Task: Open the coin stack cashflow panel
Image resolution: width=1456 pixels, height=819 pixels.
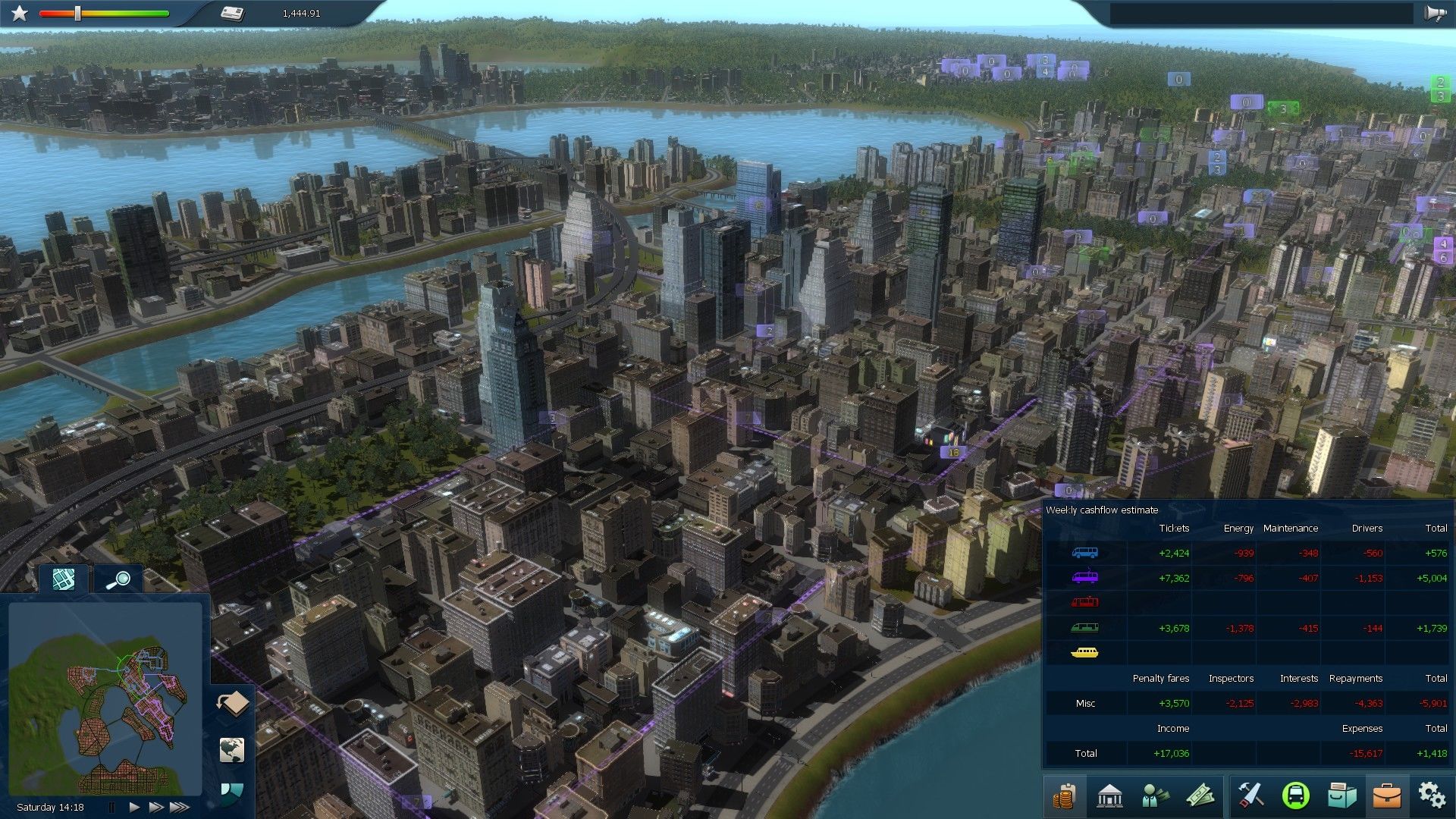Action: click(x=1065, y=796)
